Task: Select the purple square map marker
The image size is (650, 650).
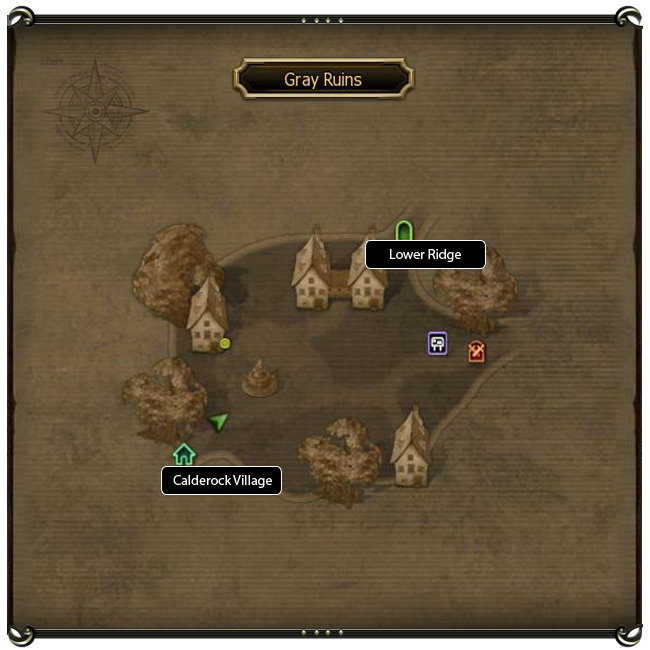Action: (437, 344)
